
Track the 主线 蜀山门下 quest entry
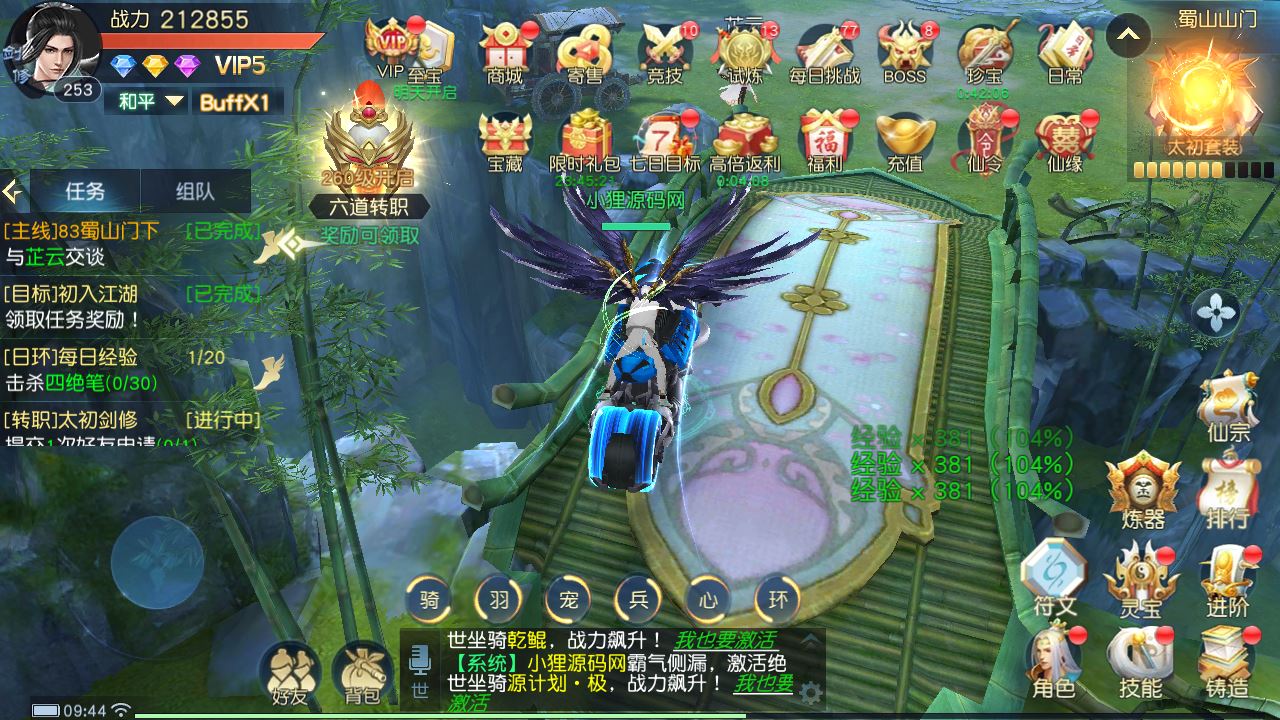(130, 243)
